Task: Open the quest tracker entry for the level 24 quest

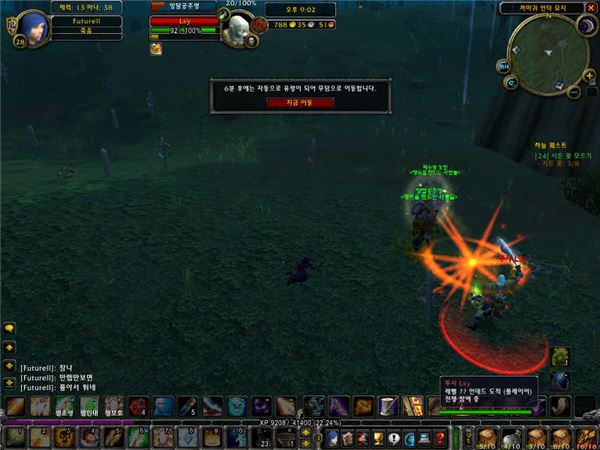Action: point(561,156)
